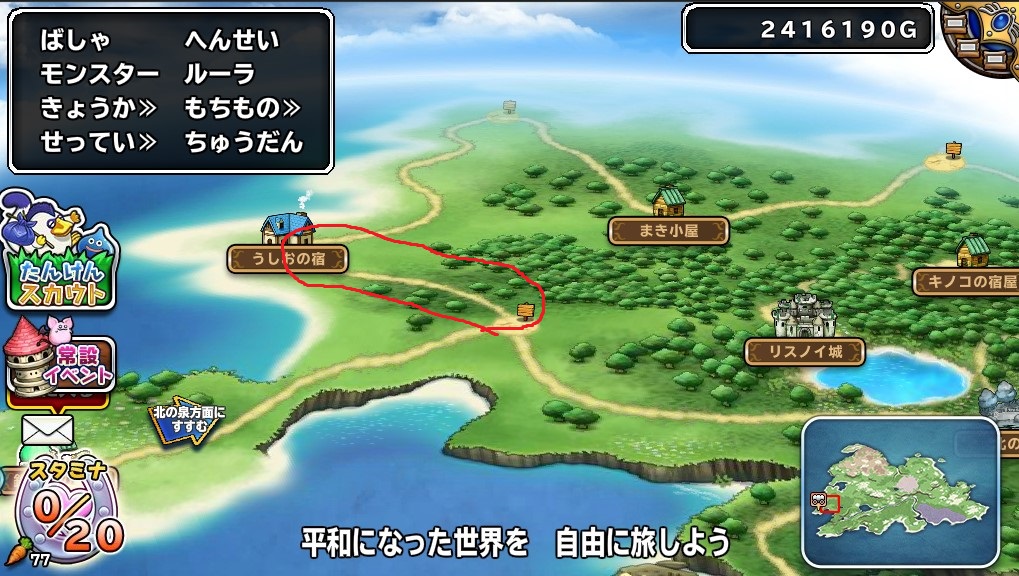The image size is (1019, 576).
Task: Open the mail envelope icon
Action: click(x=48, y=430)
